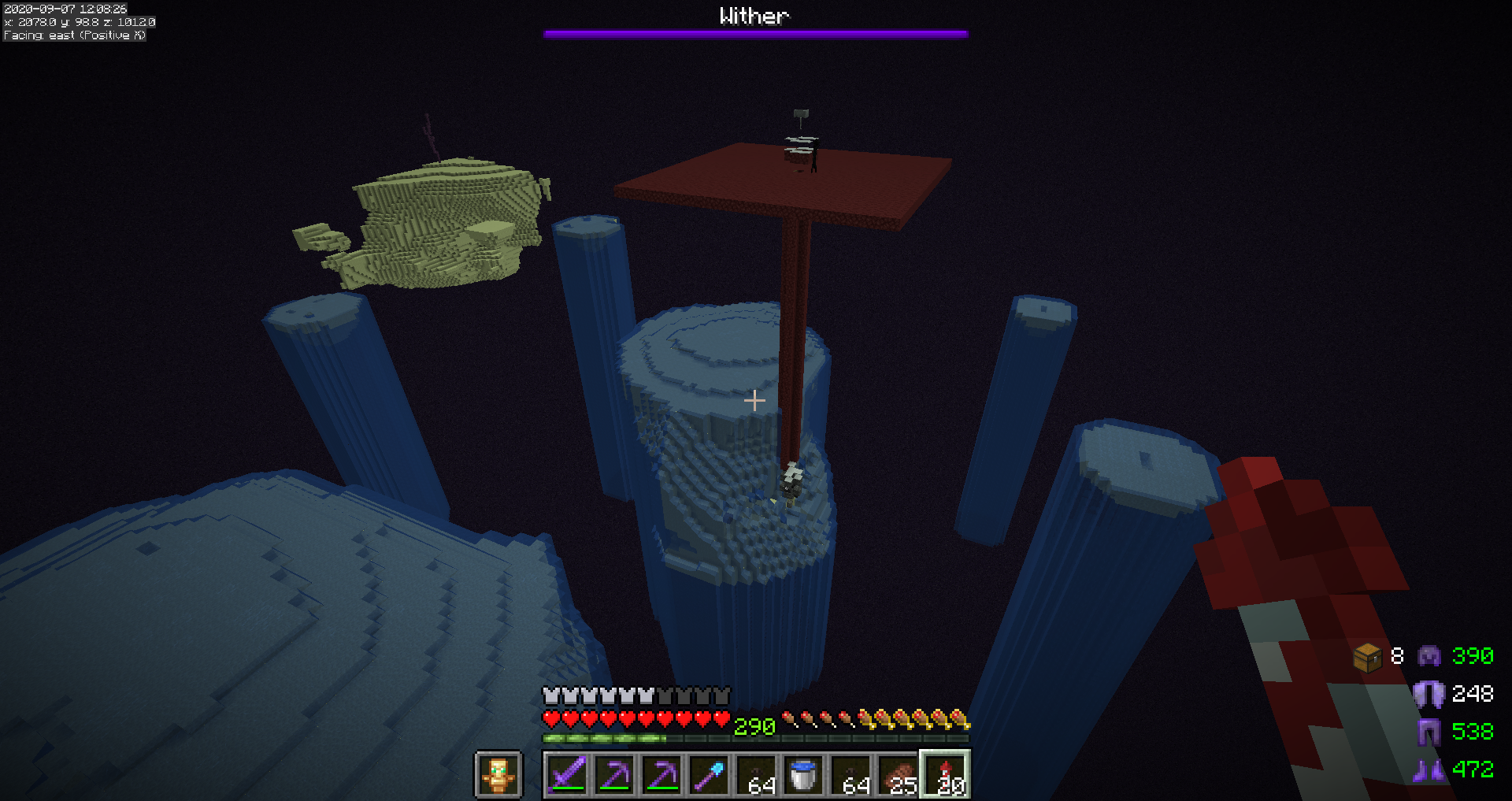Click the netherite helmet durability icon
Image resolution: width=1512 pixels, height=801 pixels.
(x=1429, y=656)
